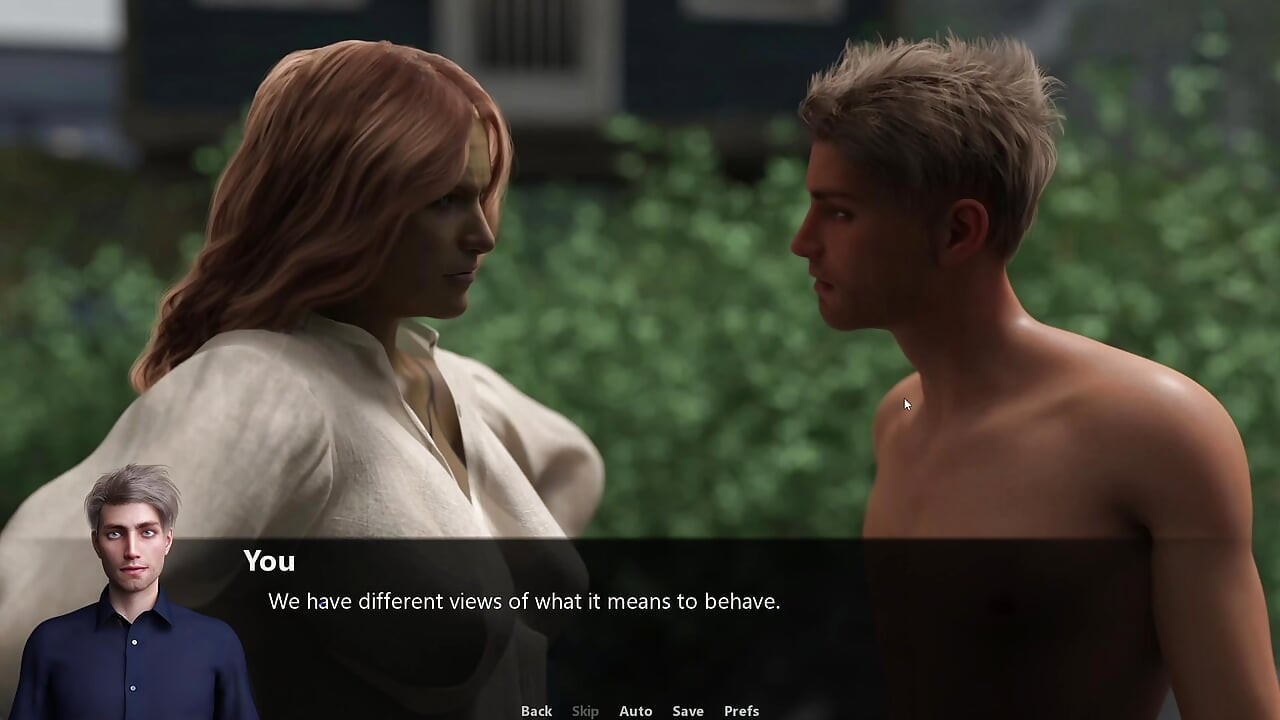
Task: Click the Back button in the quick menu
Action: pos(536,710)
